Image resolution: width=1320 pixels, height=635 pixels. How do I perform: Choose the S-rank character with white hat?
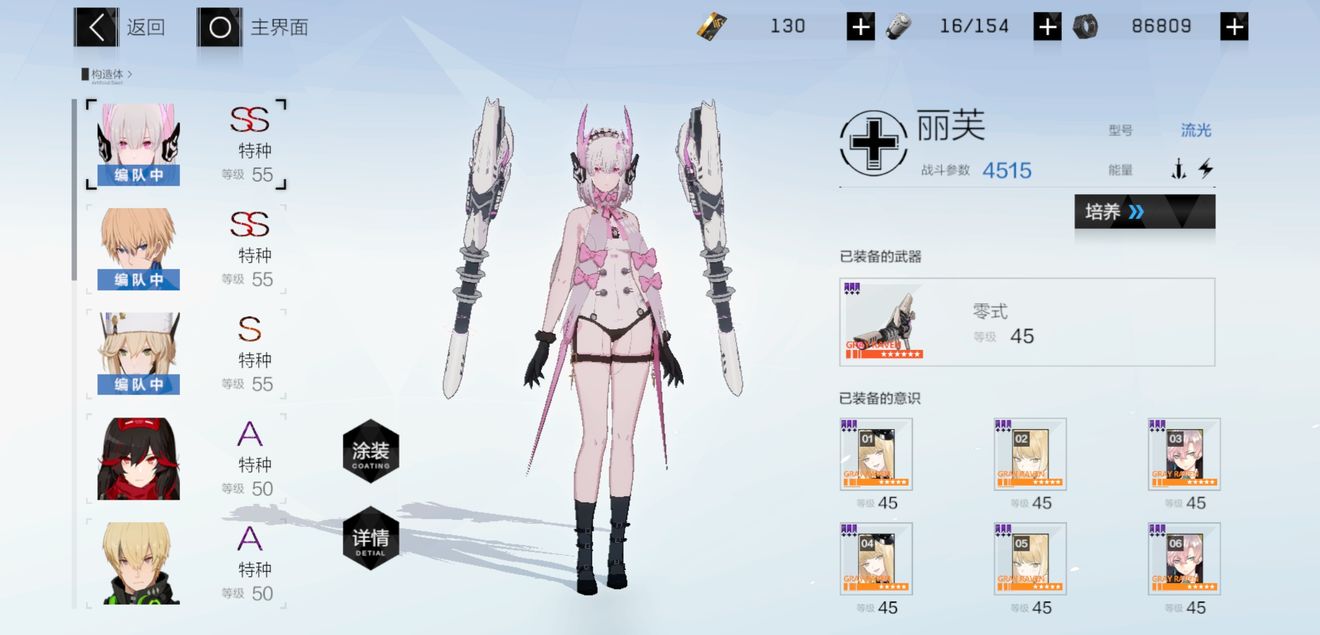(x=185, y=354)
